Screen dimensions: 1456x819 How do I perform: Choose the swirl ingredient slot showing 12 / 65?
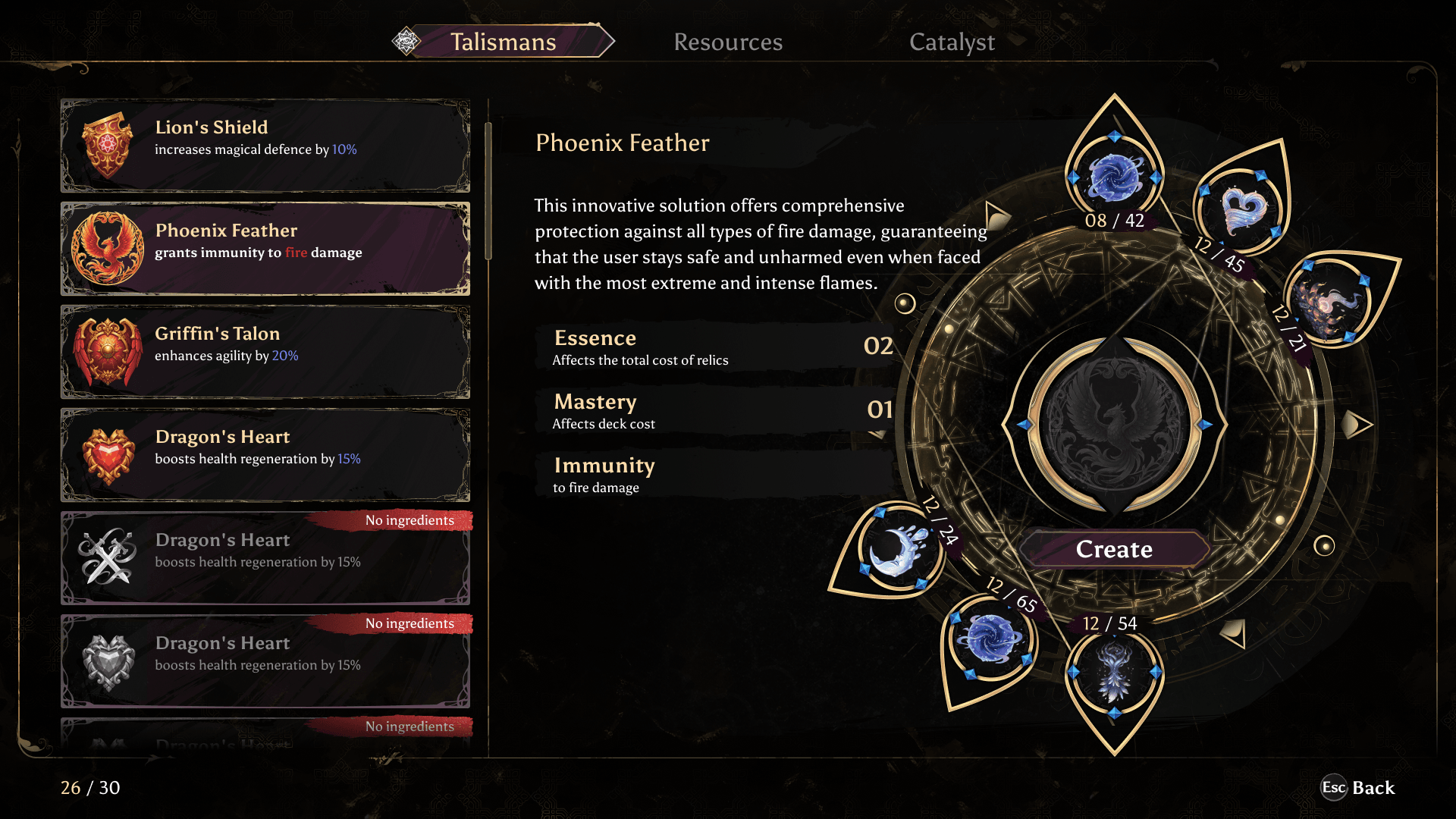[x=990, y=639]
